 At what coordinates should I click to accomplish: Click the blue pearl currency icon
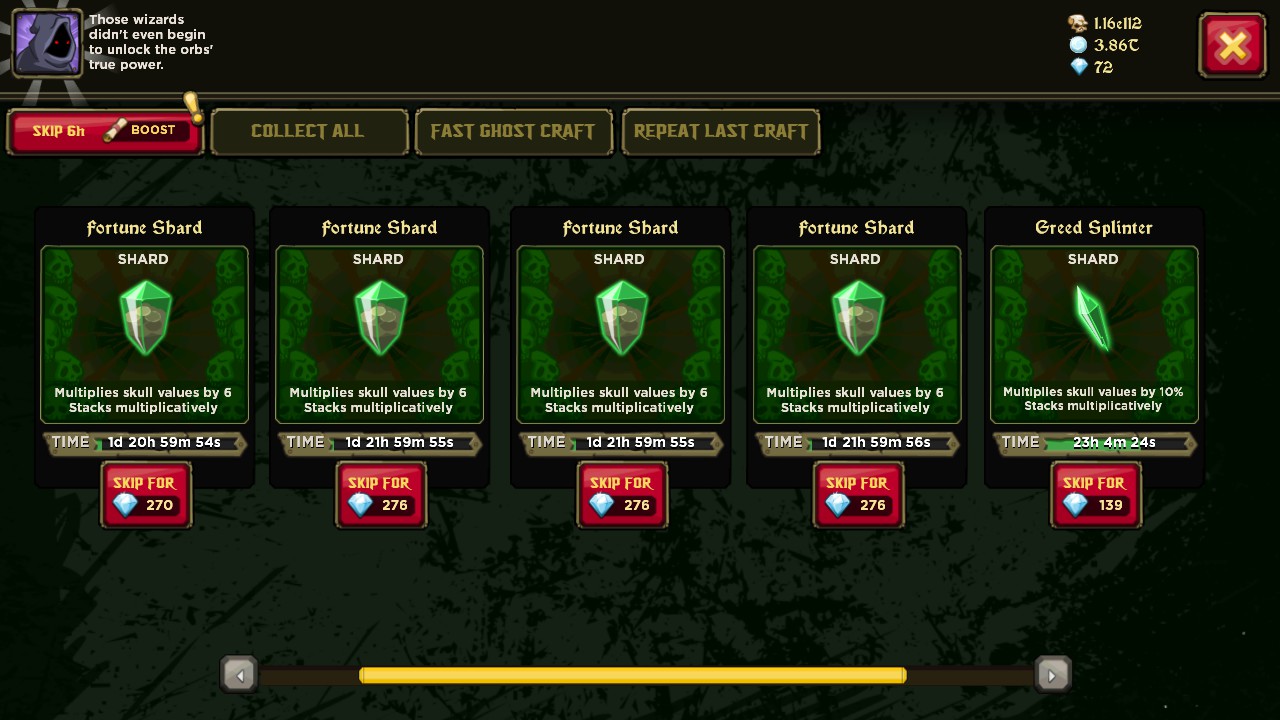point(1079,45)
